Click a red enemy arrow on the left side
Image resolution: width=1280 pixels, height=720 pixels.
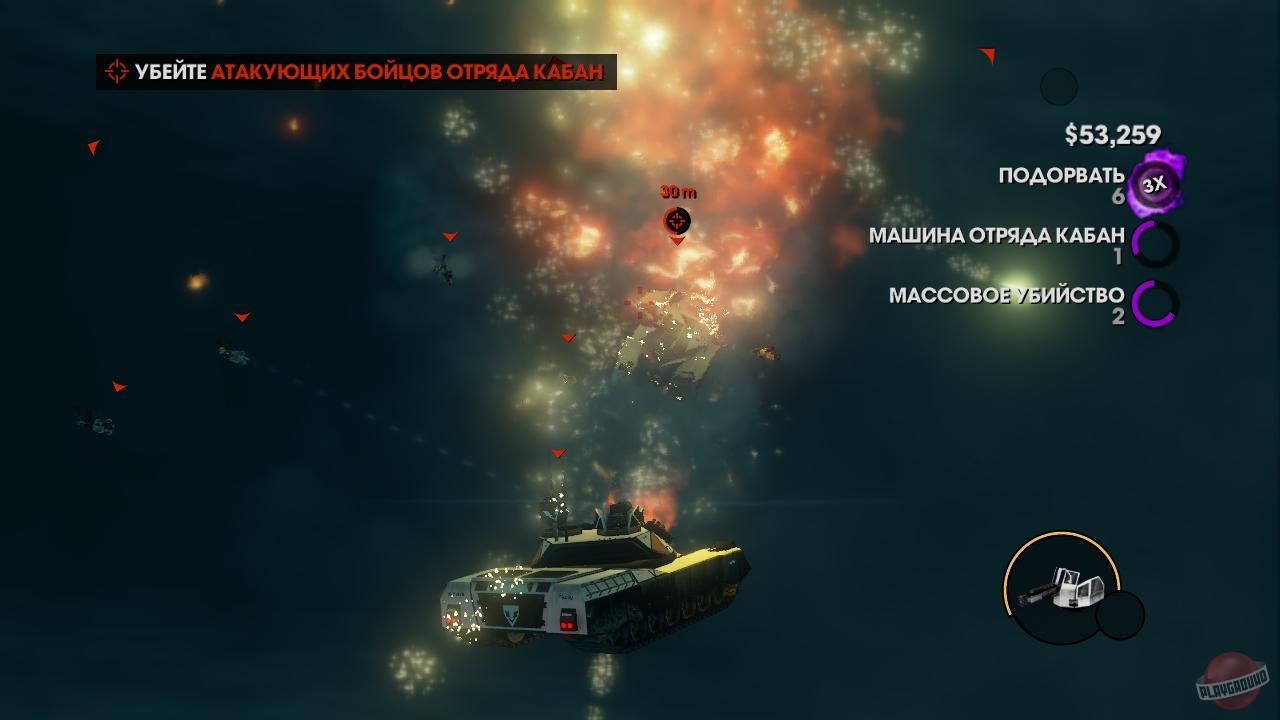(92, 148)
